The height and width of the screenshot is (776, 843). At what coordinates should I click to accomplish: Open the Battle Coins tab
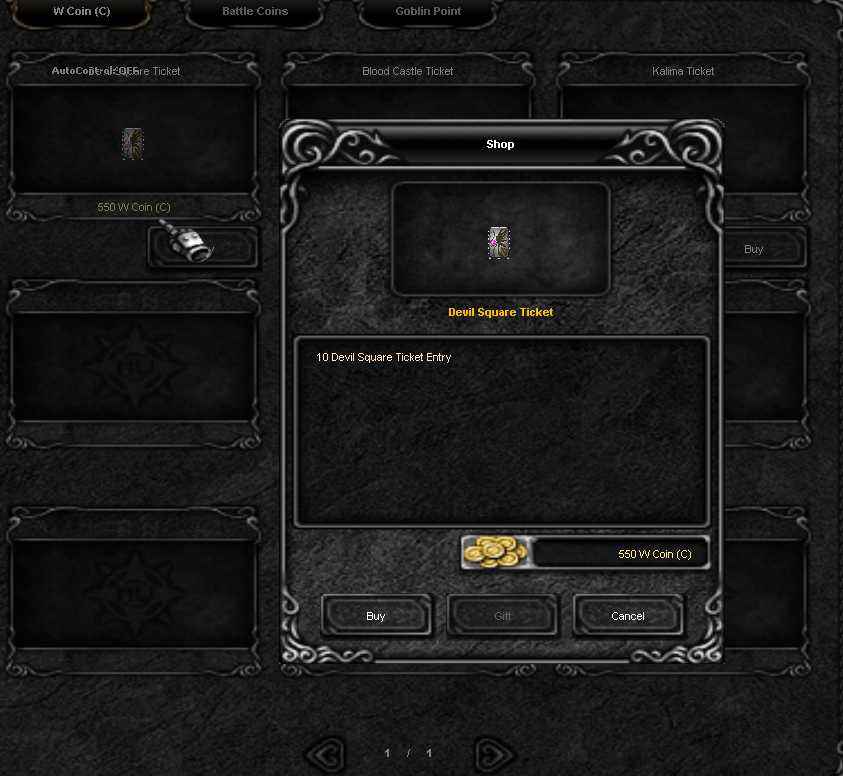point(255,12)
